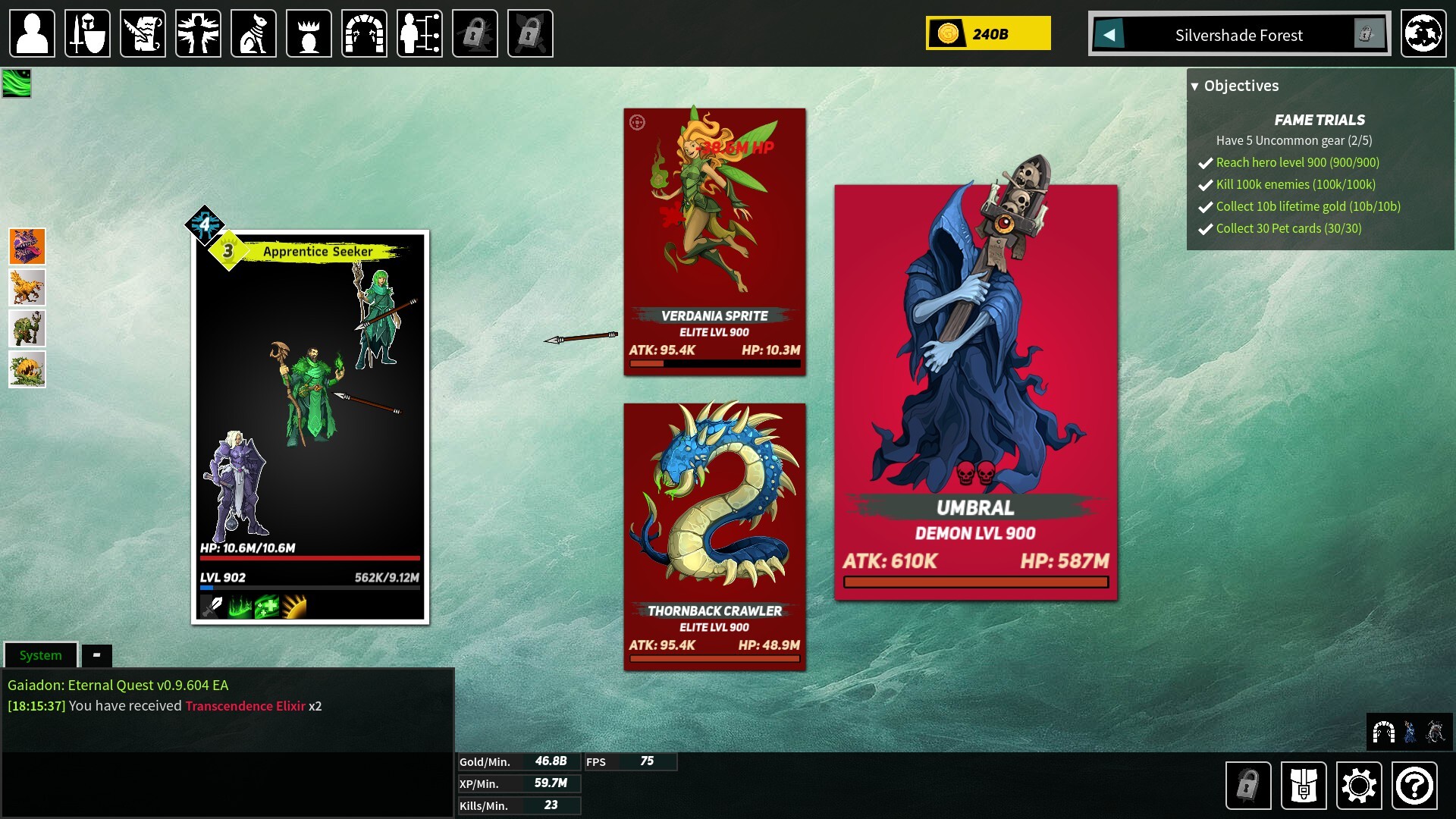Open the radiant figure ascension menu
The image size is (1456, 819).
198,33
